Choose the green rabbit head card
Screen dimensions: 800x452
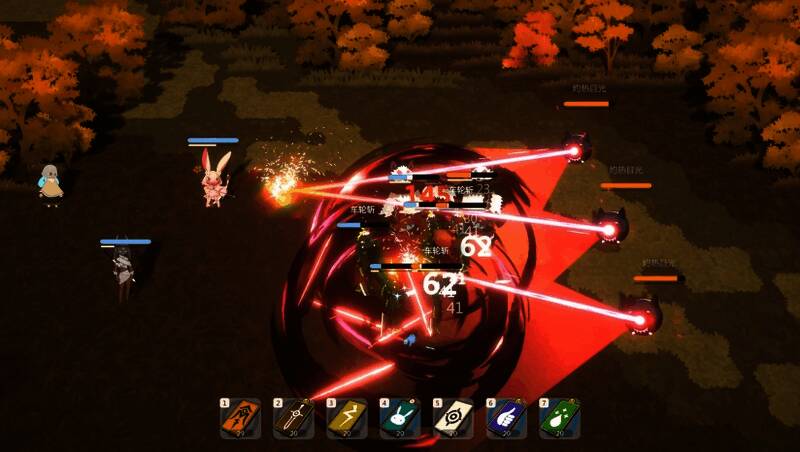(400, 418)
